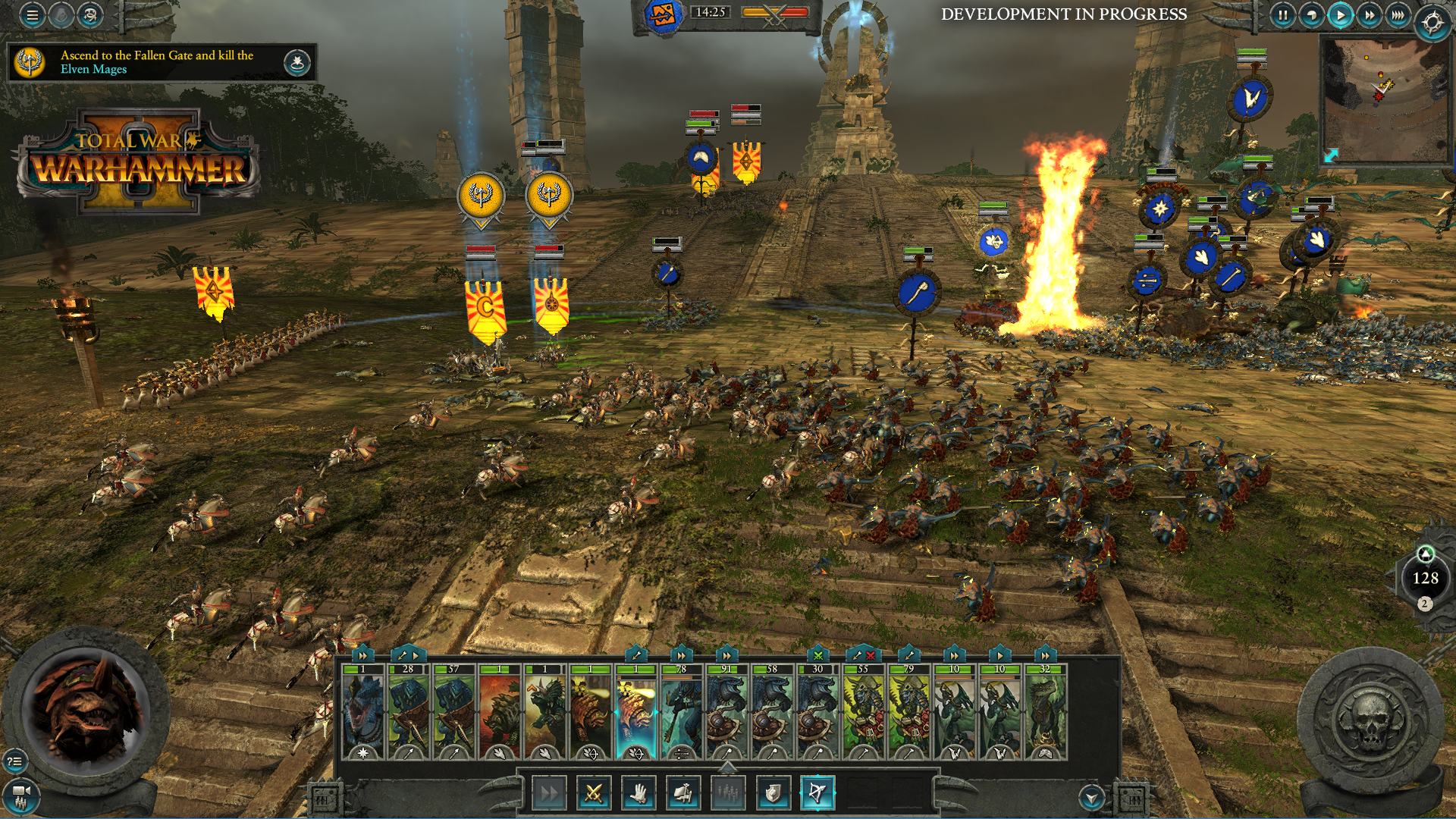This screenshot has height=819, width=1456.
Task: Order units to attack with crossed swords icon
Action: tap(592, 792)
